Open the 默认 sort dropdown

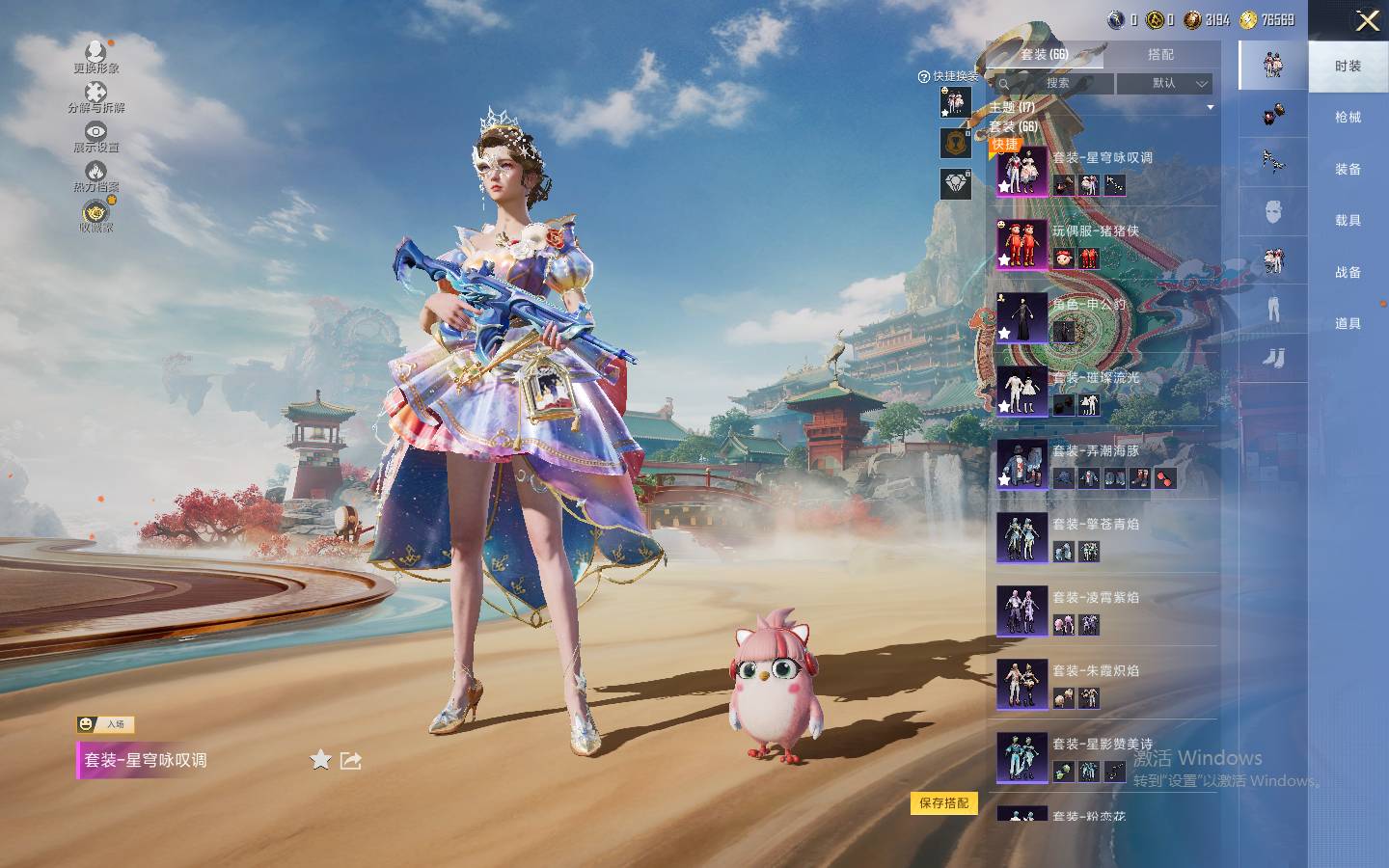point(1164,84)
